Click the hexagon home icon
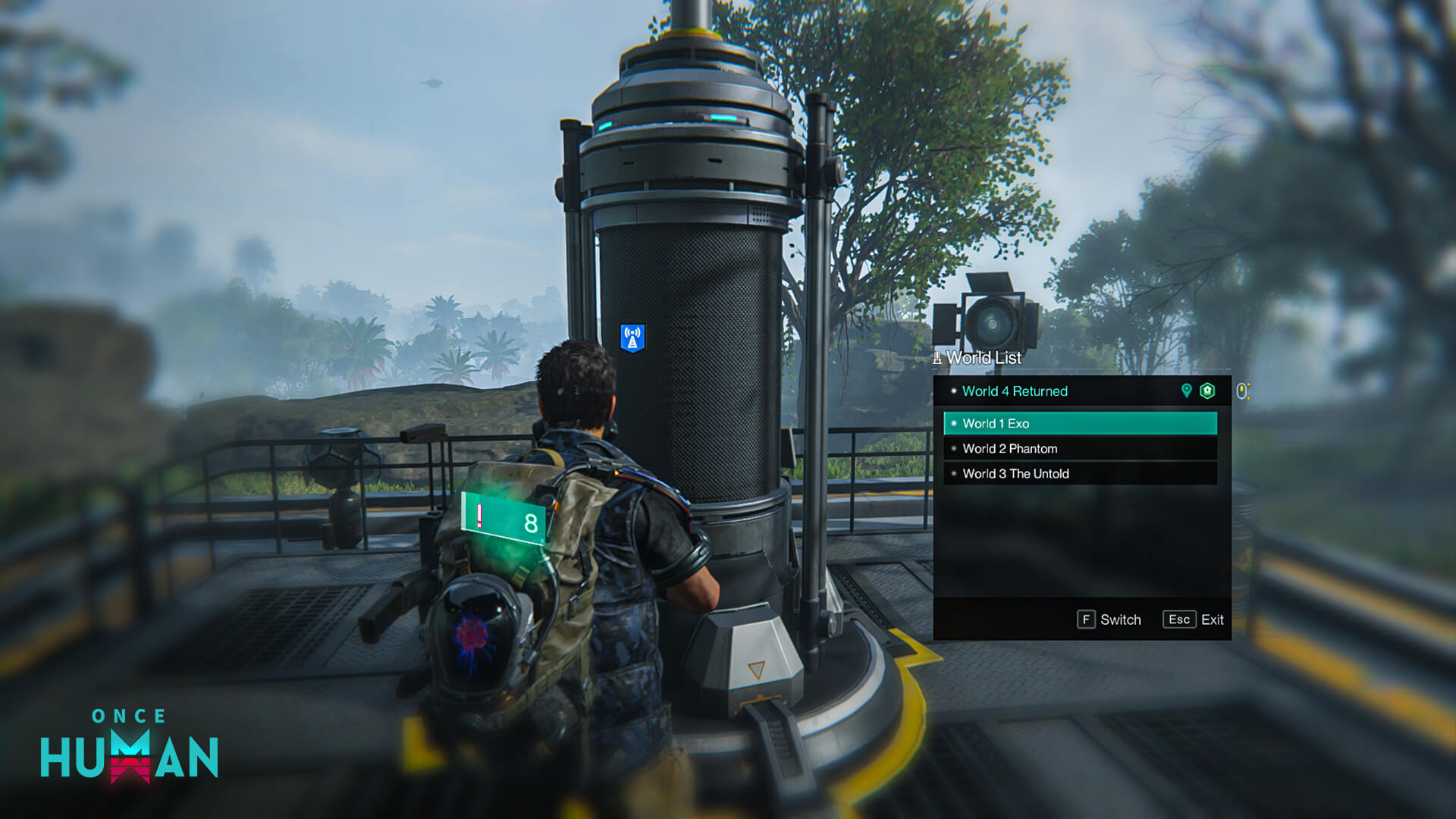The height and width of the screenshot is (819, 1456). click(1207, 391)
